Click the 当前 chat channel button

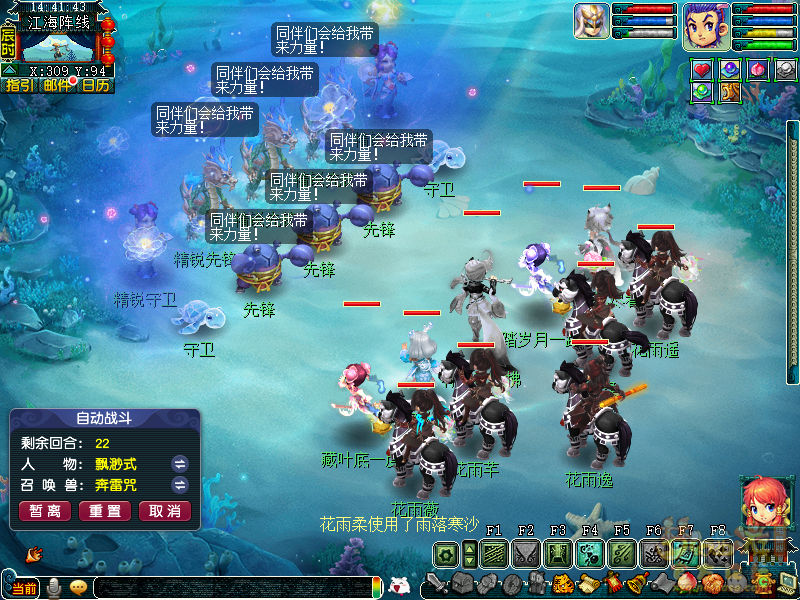coord(24,588)
